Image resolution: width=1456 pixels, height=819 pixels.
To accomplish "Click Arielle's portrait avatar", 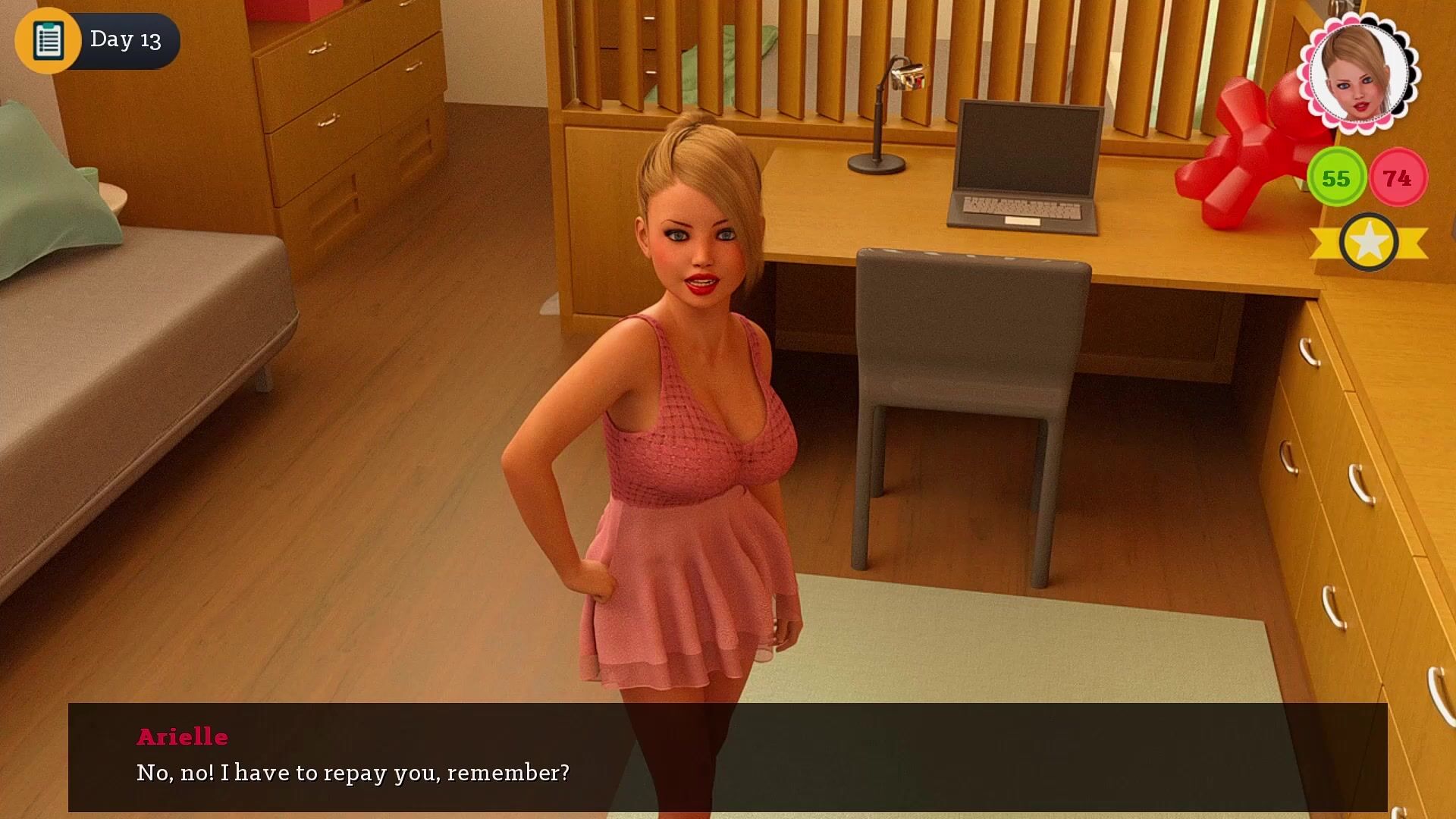I will click(1357, 72).
